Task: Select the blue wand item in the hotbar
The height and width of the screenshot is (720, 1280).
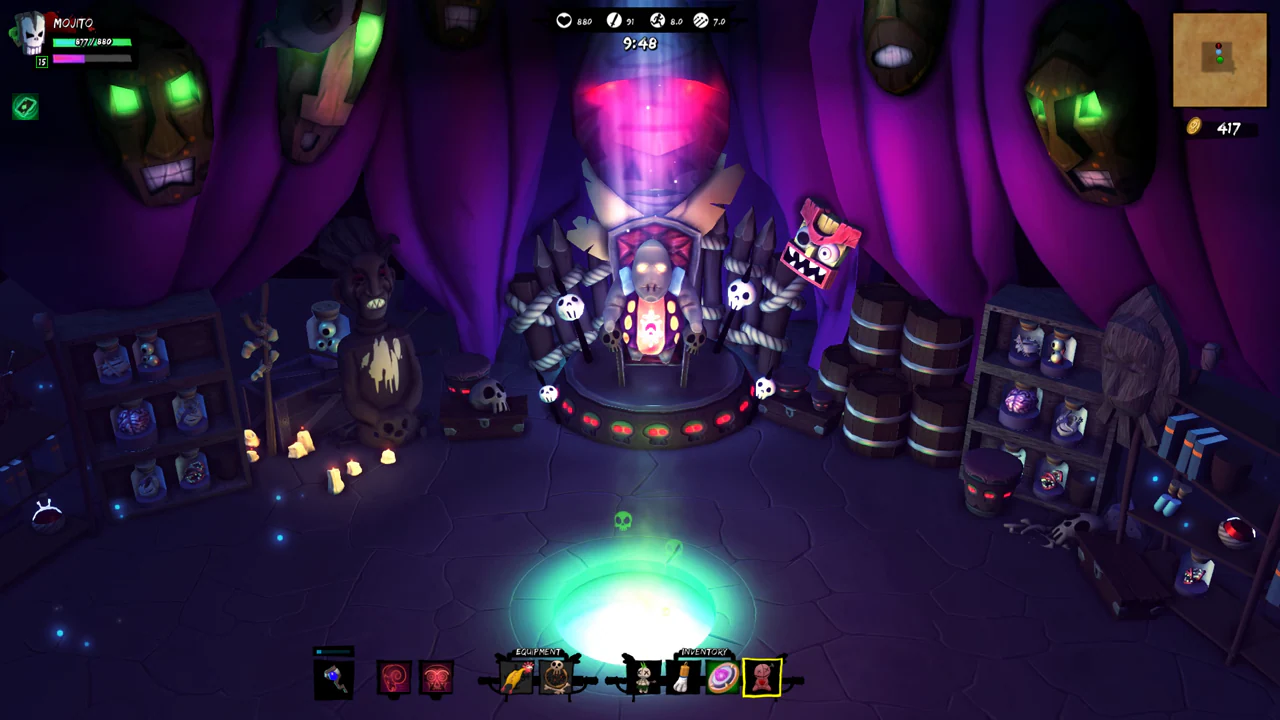Action: (x=332, y=678)
